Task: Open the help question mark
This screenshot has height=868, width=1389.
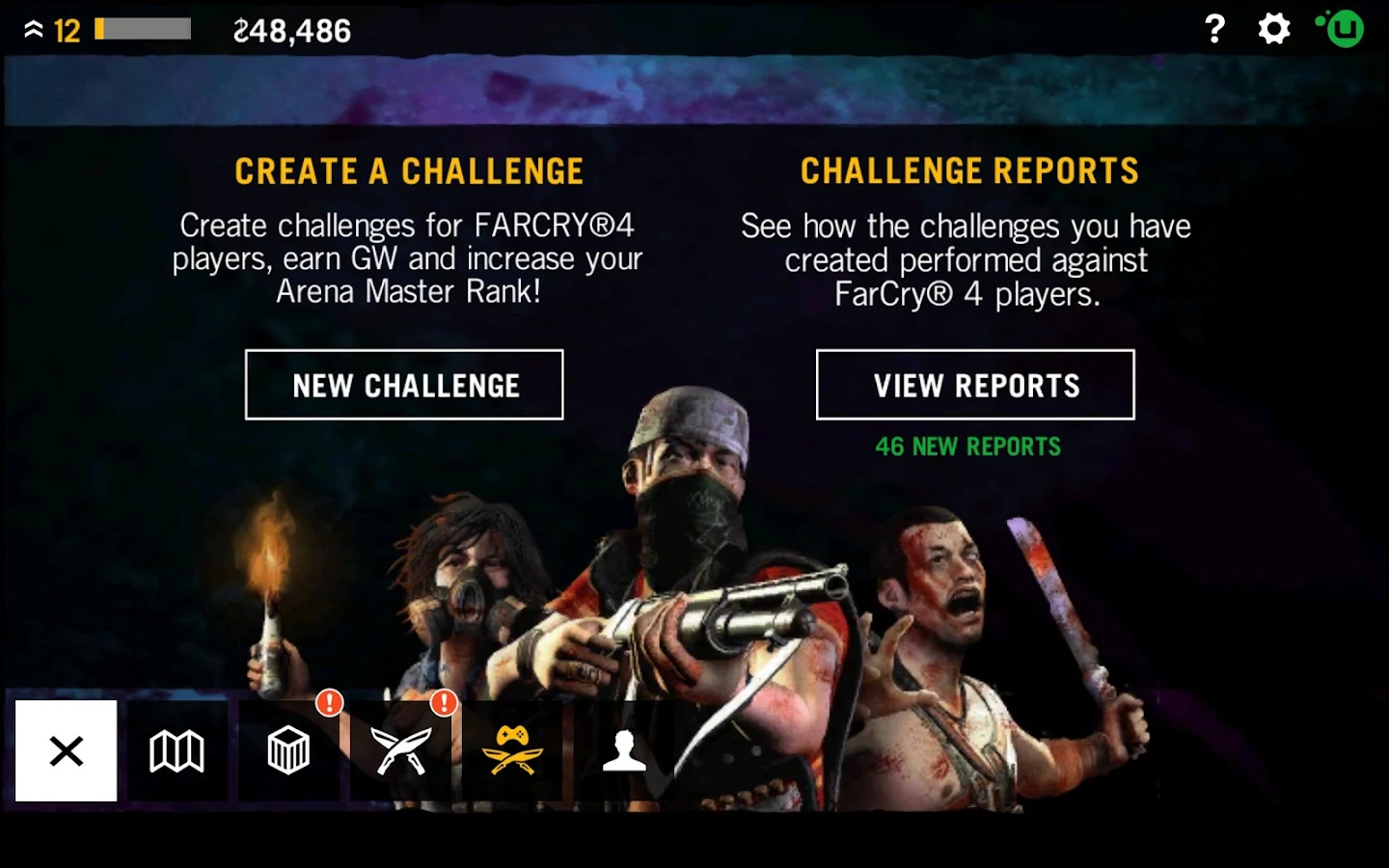Action: point(1212,29)
